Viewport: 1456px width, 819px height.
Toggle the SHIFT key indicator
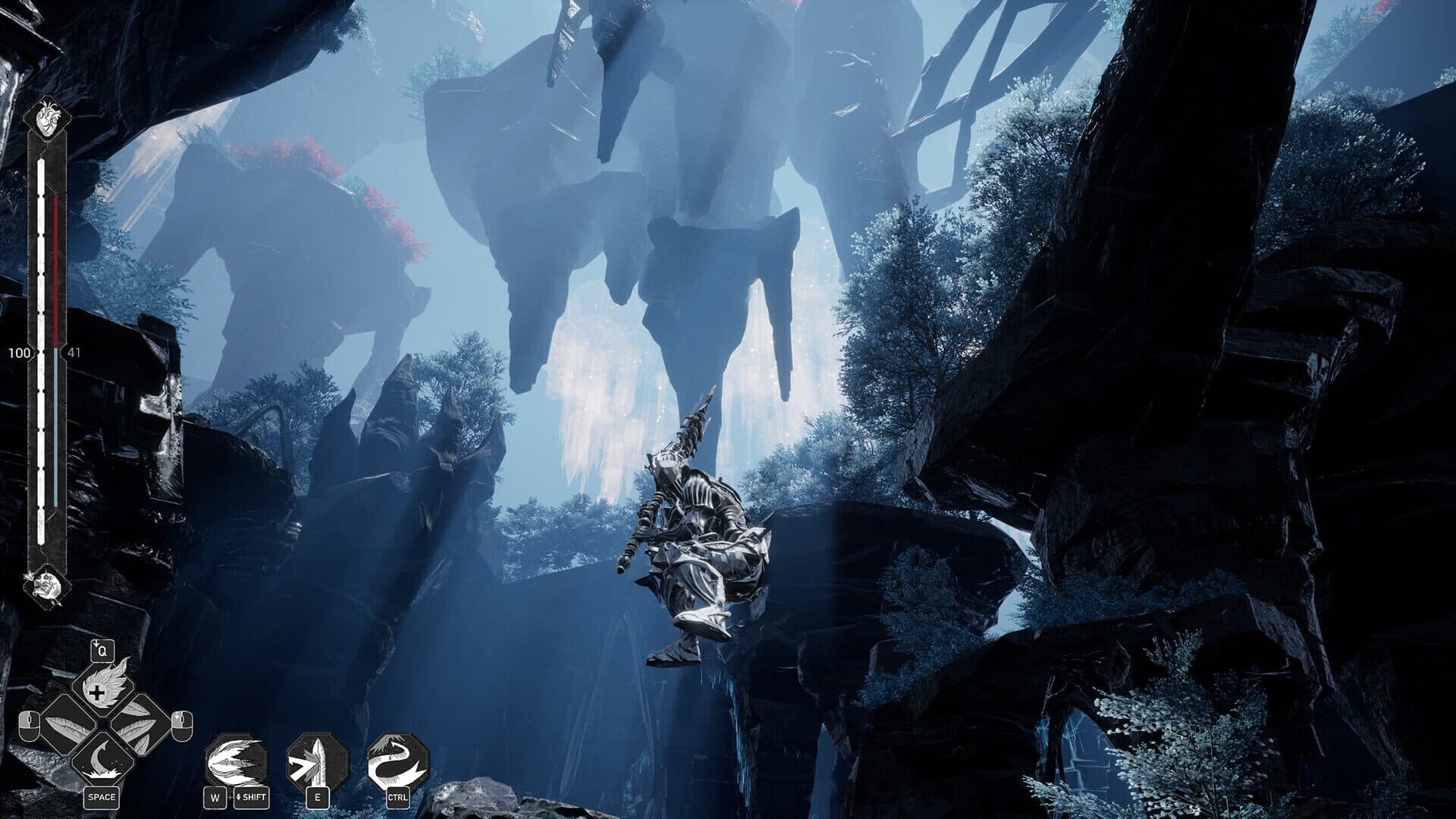click(253, 798)
